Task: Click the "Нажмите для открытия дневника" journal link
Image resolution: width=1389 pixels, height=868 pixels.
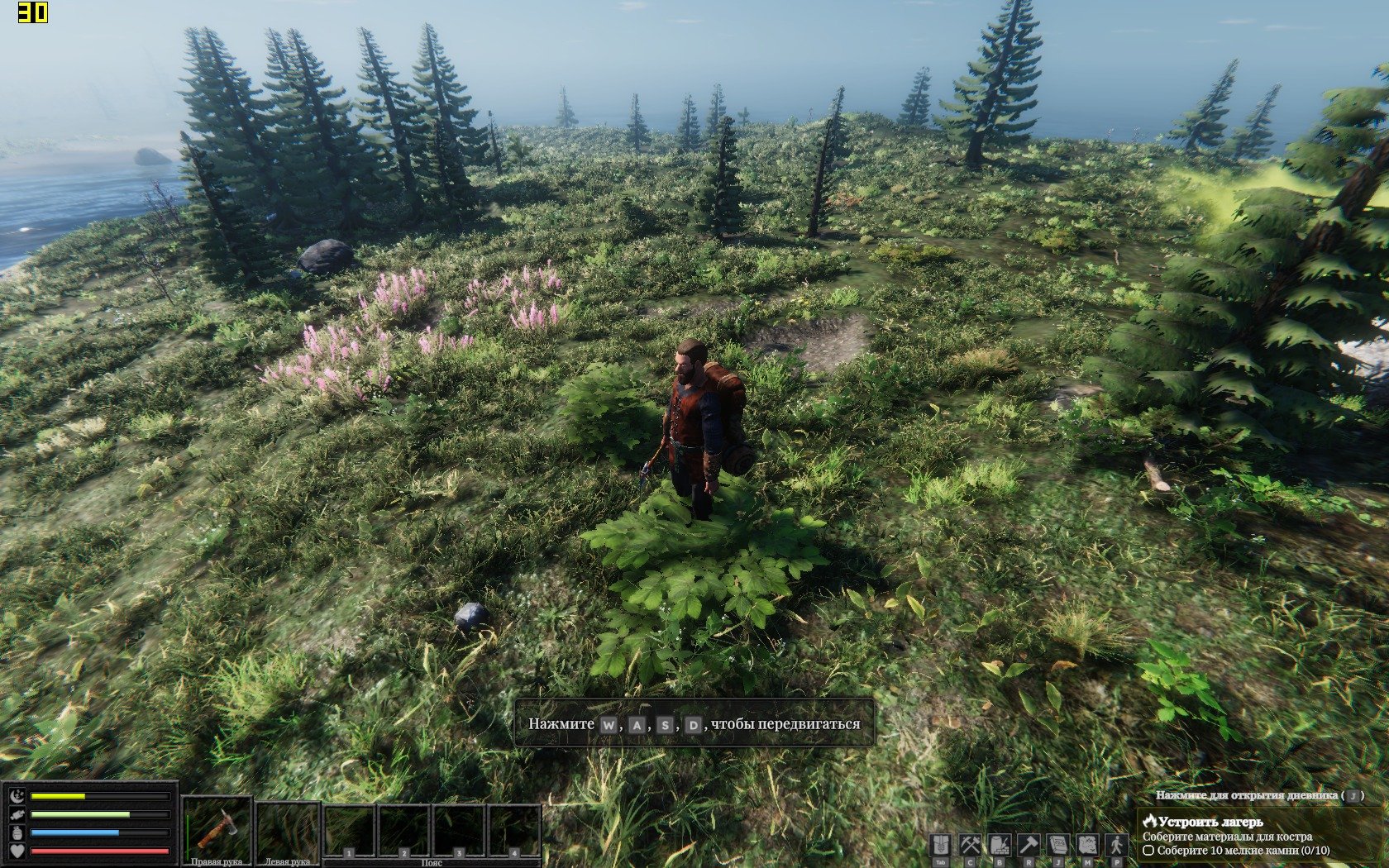Action: coord(1247,795)
